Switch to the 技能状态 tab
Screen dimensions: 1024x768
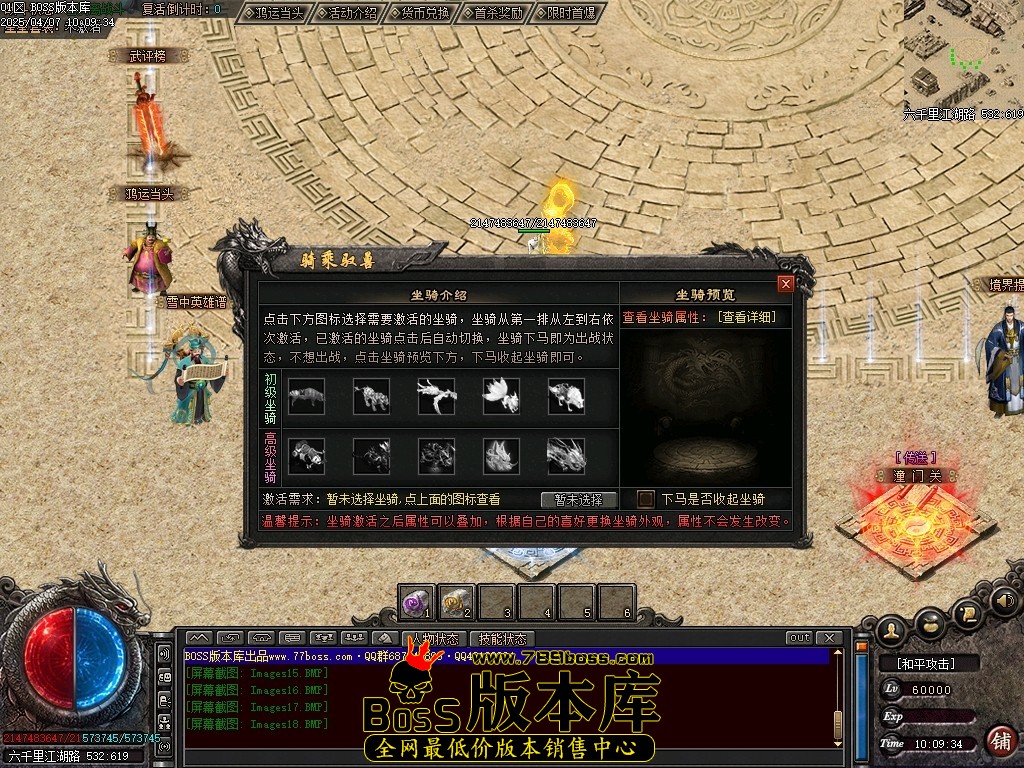pyautogui.click(x=501, y=638)
